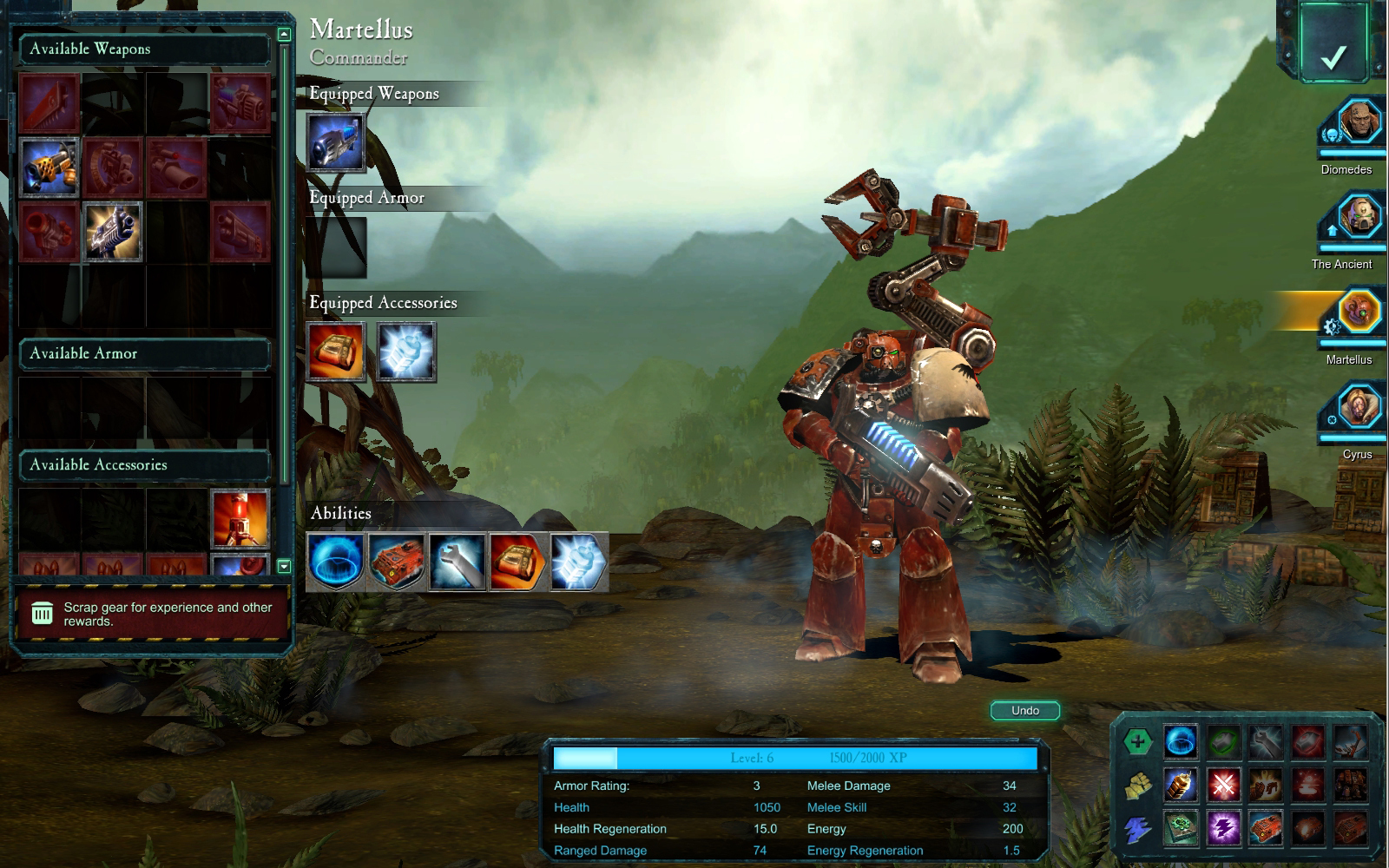Confirm wargear with the checkmark button
Viewport: 1389px width, 868px height.
point(1333,57)
